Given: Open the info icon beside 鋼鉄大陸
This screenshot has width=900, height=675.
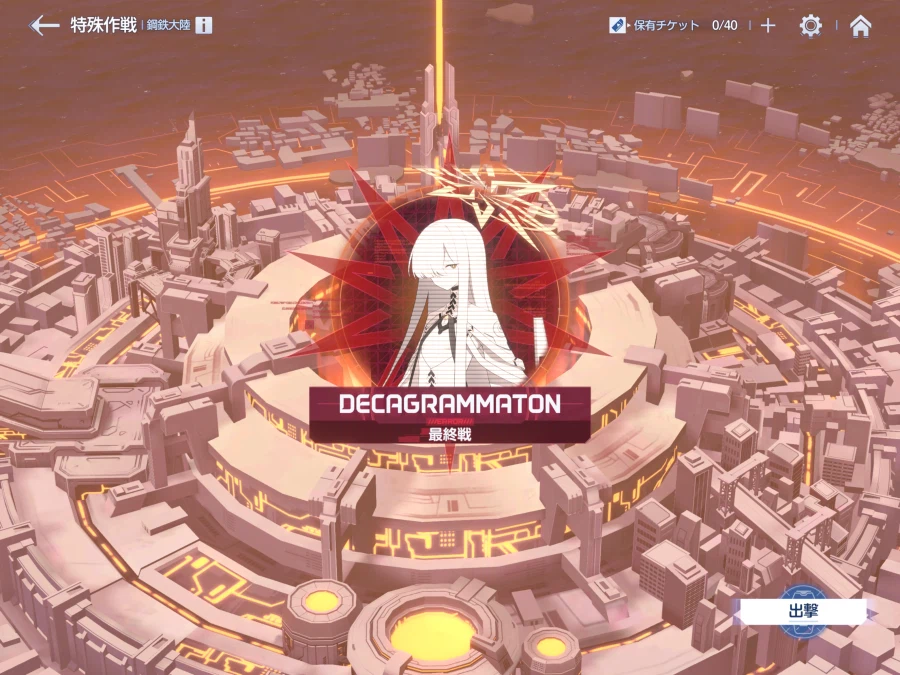Looking at the screenshot, I should [203, 26].
